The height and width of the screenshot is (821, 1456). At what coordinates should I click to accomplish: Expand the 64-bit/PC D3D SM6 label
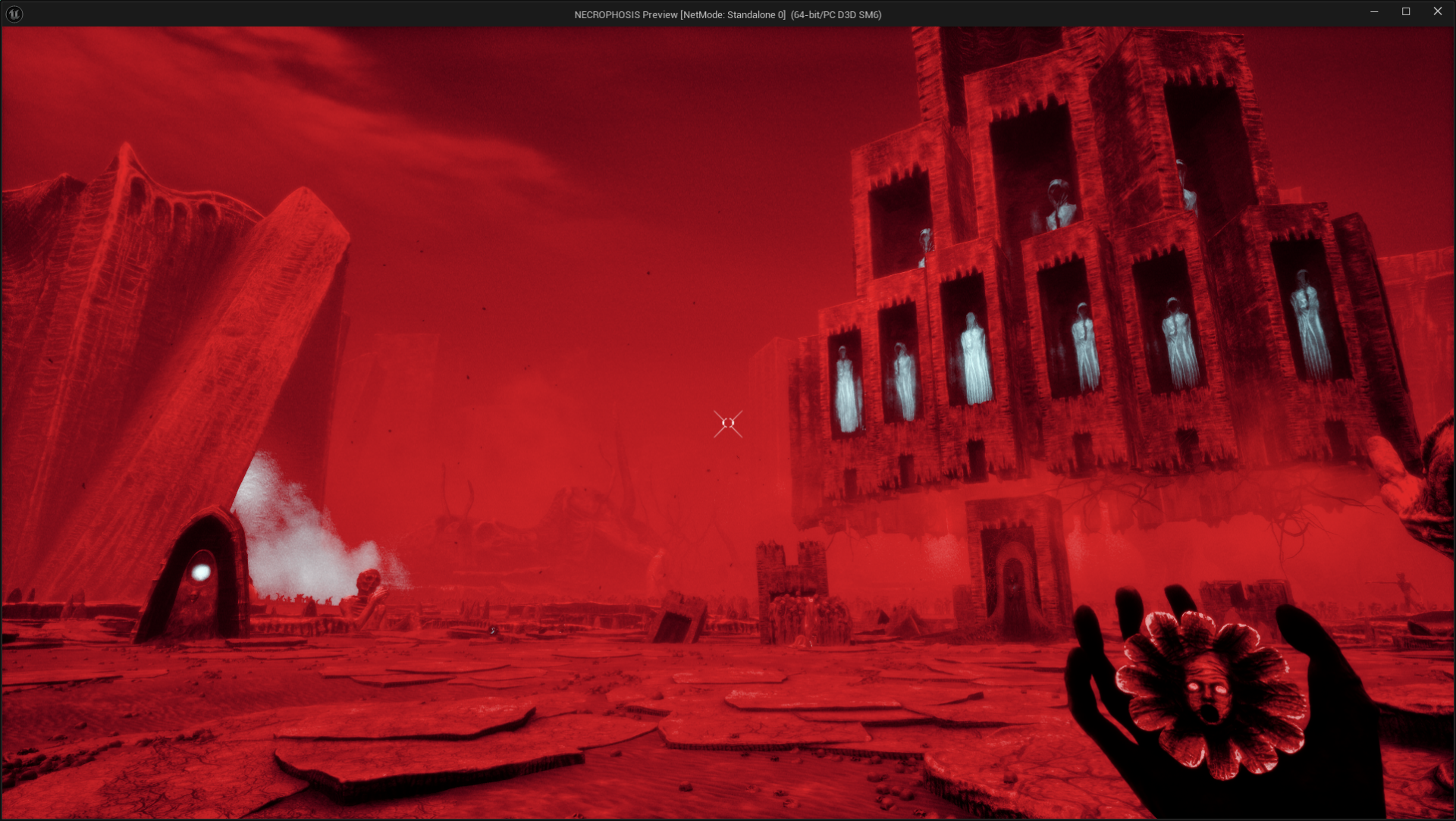pyautogui.click(x=836, y=14)
